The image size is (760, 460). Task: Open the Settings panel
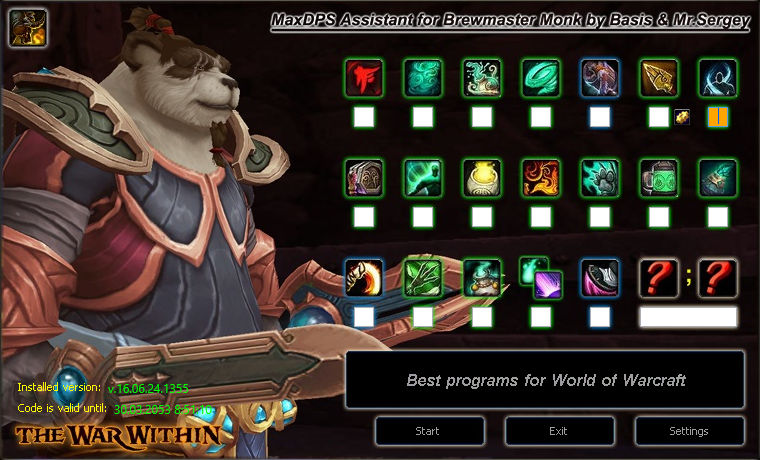coord(688,431)
